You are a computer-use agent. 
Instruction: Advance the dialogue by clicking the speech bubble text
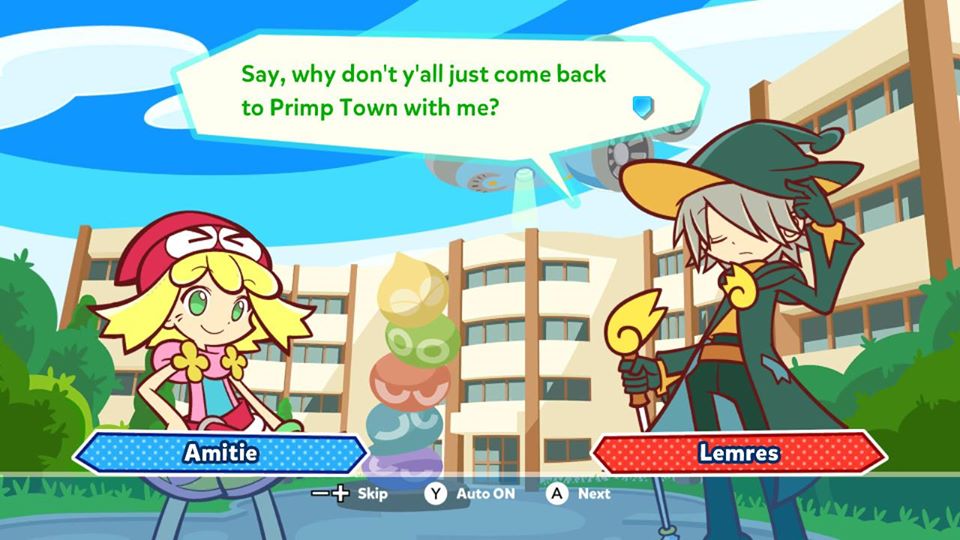(423, 90)
